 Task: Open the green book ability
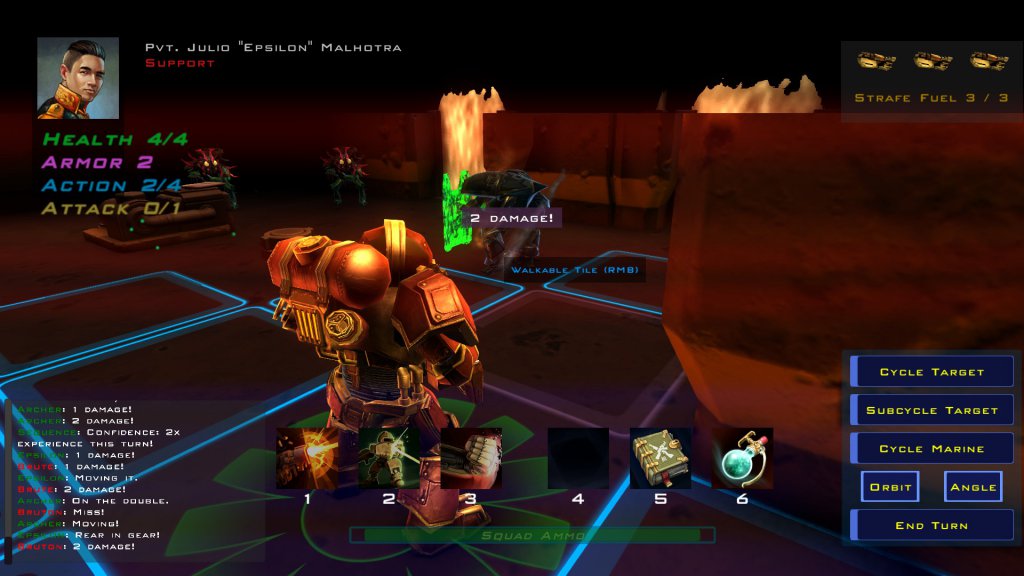click(660, 458)
